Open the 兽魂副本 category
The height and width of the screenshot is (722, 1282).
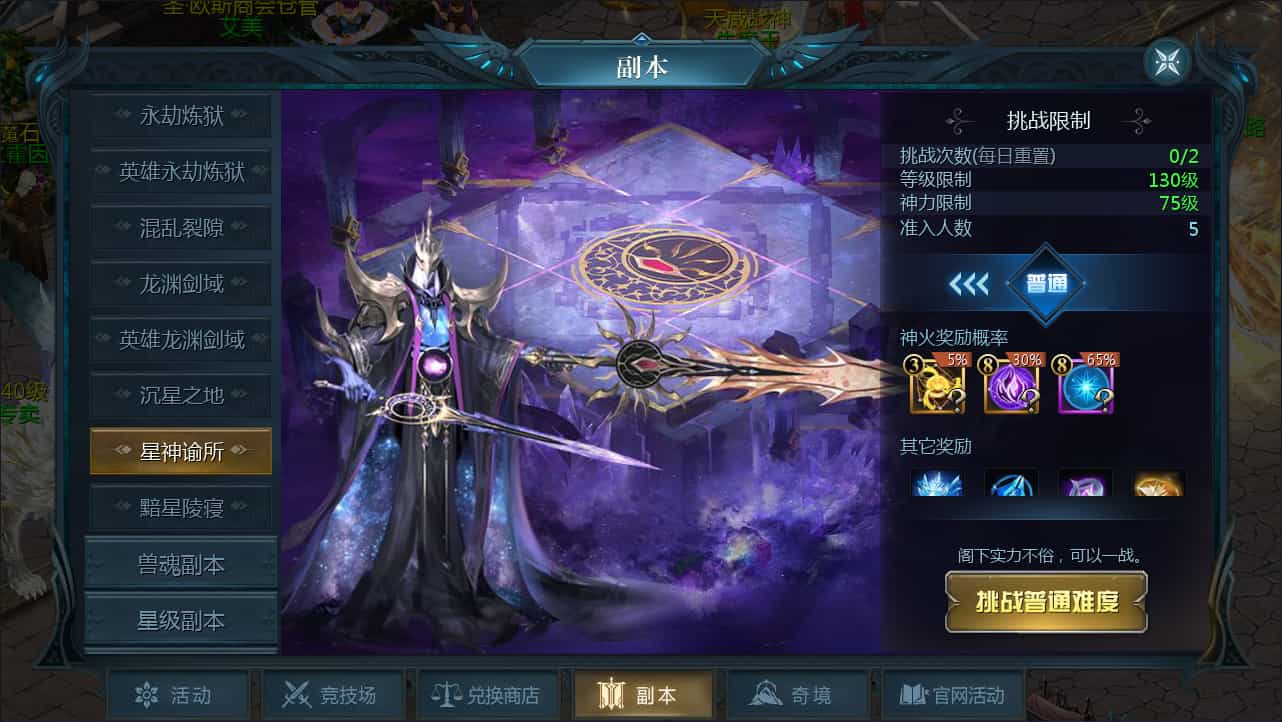coord(180,563)
